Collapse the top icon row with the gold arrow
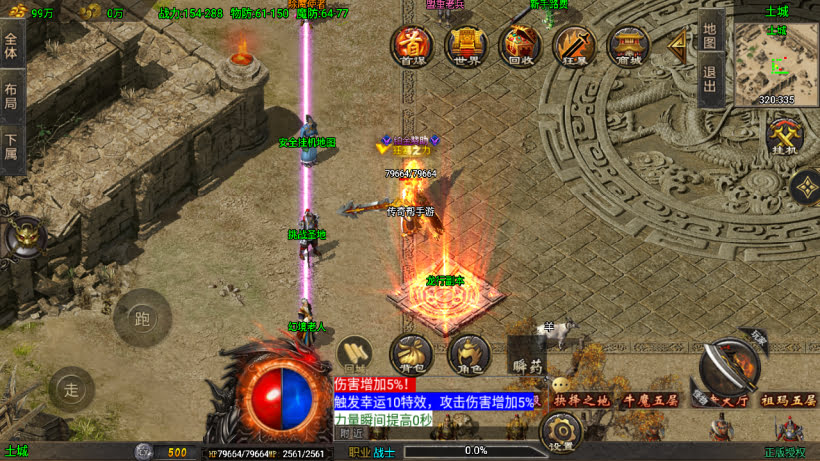The image size is (820, 461). tap(679, 43)
